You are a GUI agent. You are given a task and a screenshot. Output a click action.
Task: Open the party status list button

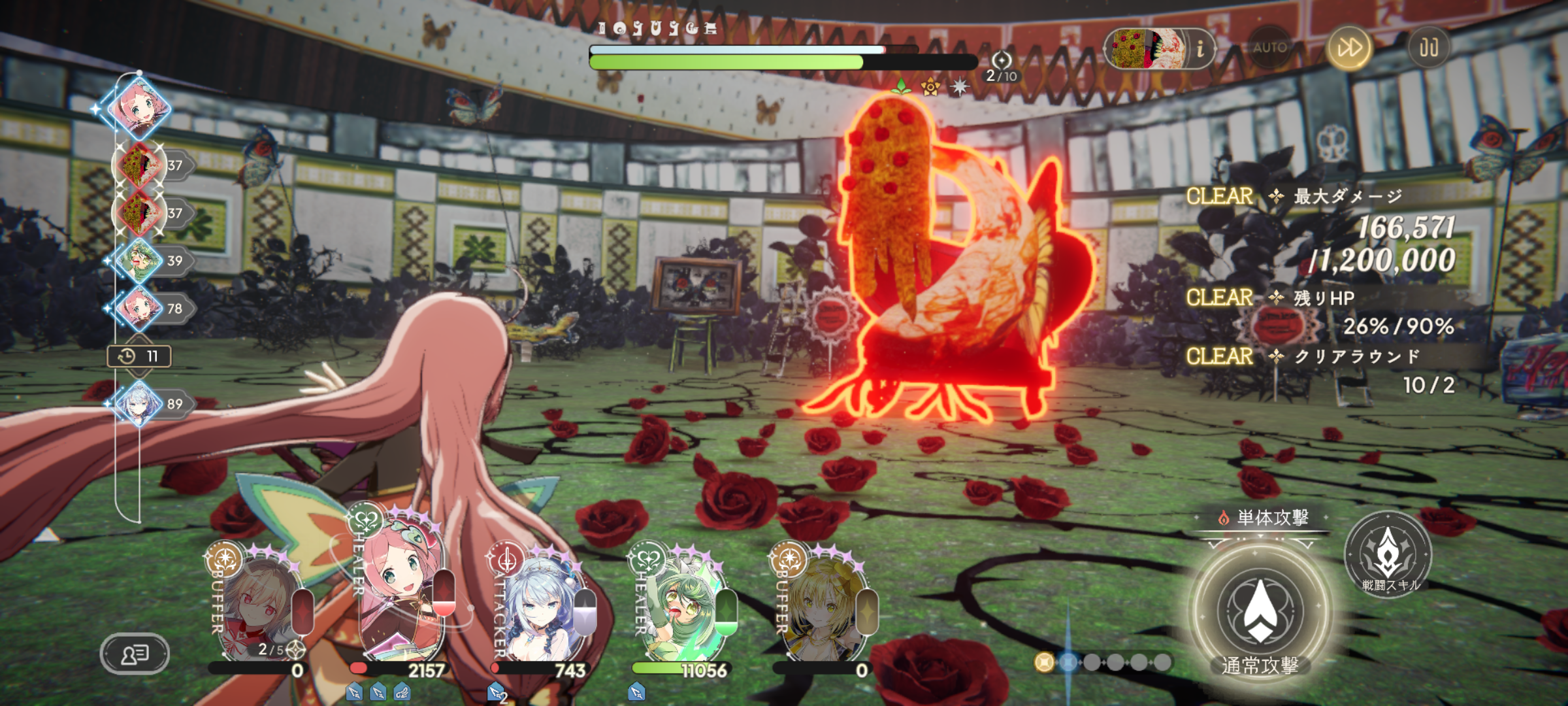135,653
